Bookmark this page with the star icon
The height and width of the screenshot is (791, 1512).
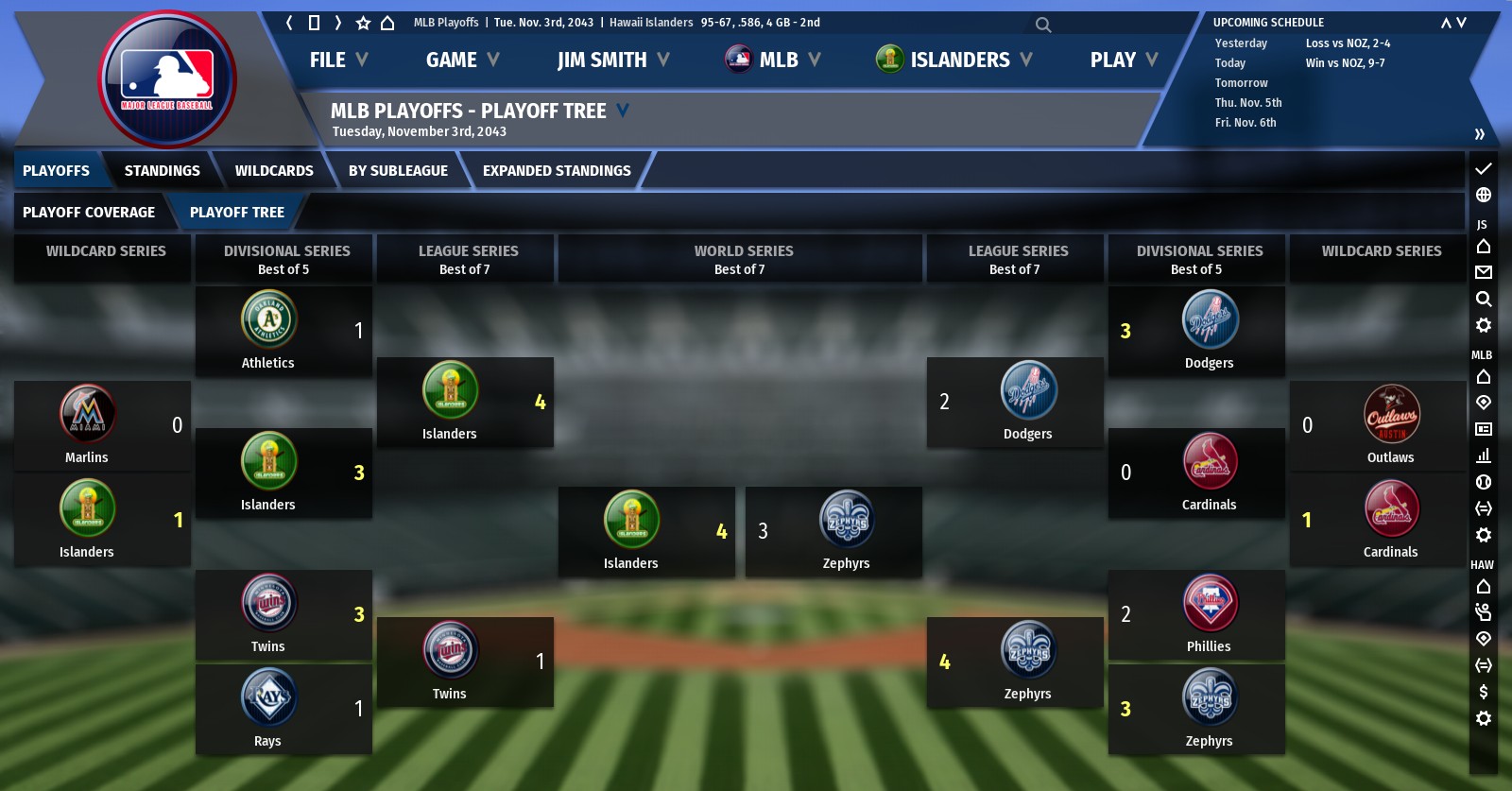point(363,23)
